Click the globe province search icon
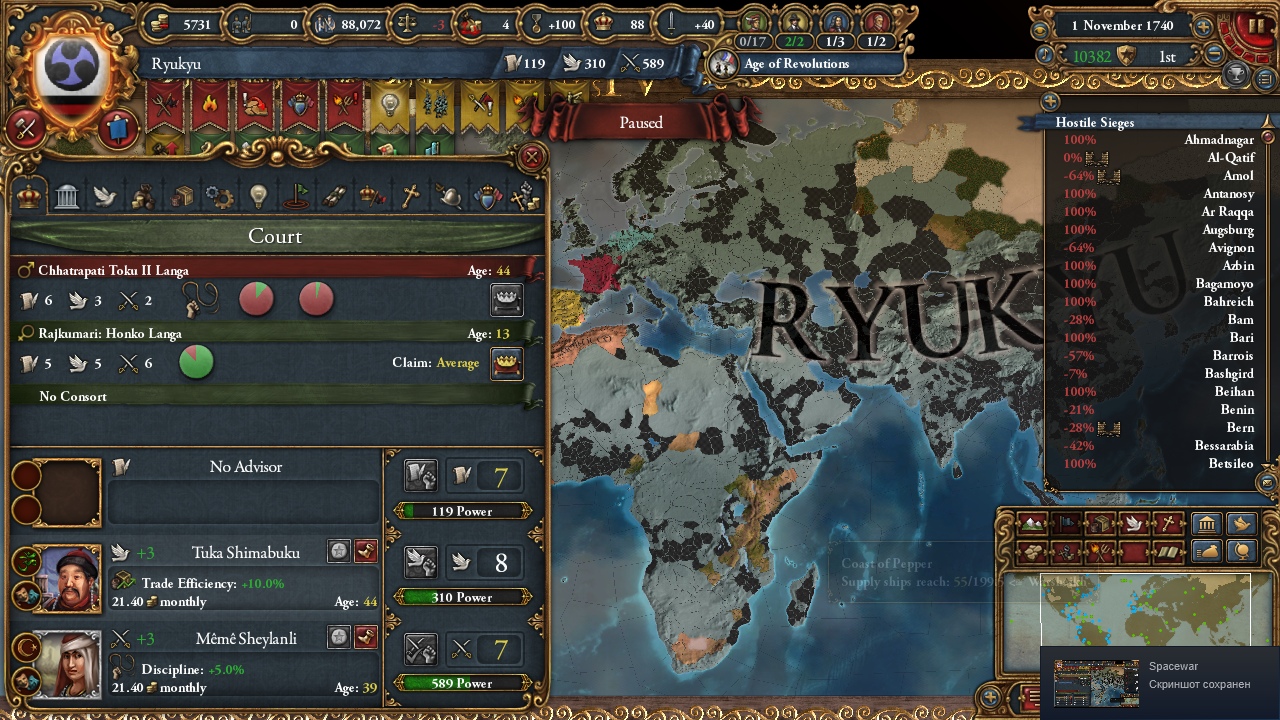This screenshot has height=720, width=1280. [x=1242, y=551]
